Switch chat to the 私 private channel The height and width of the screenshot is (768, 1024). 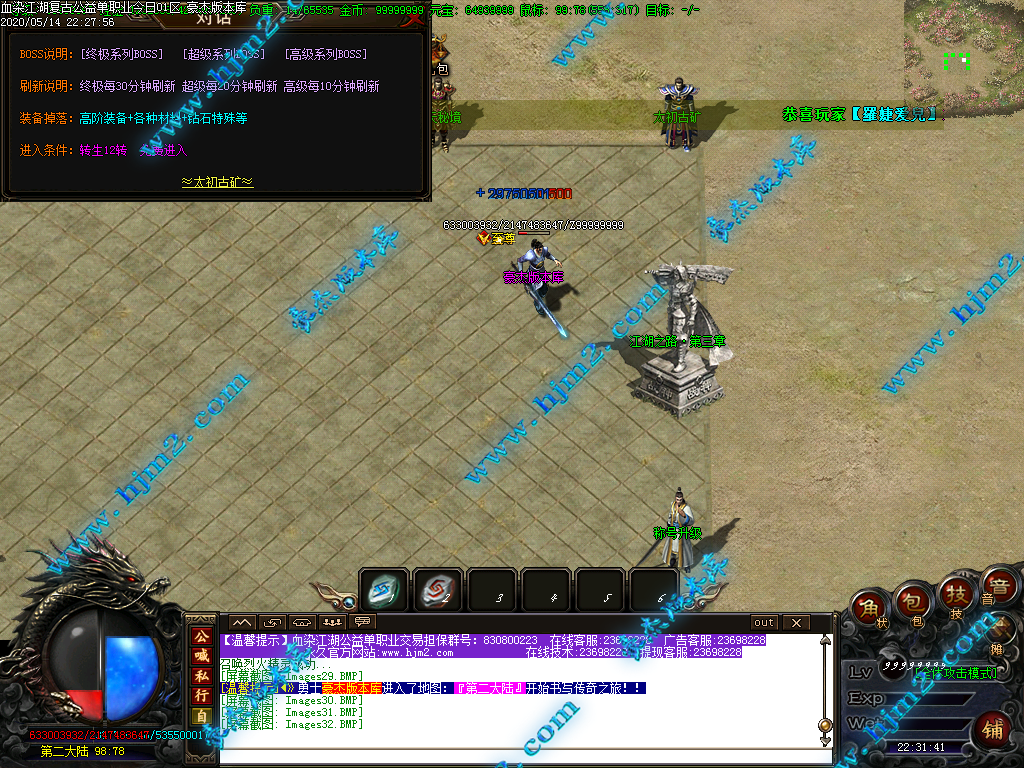[x=202, y=676]
